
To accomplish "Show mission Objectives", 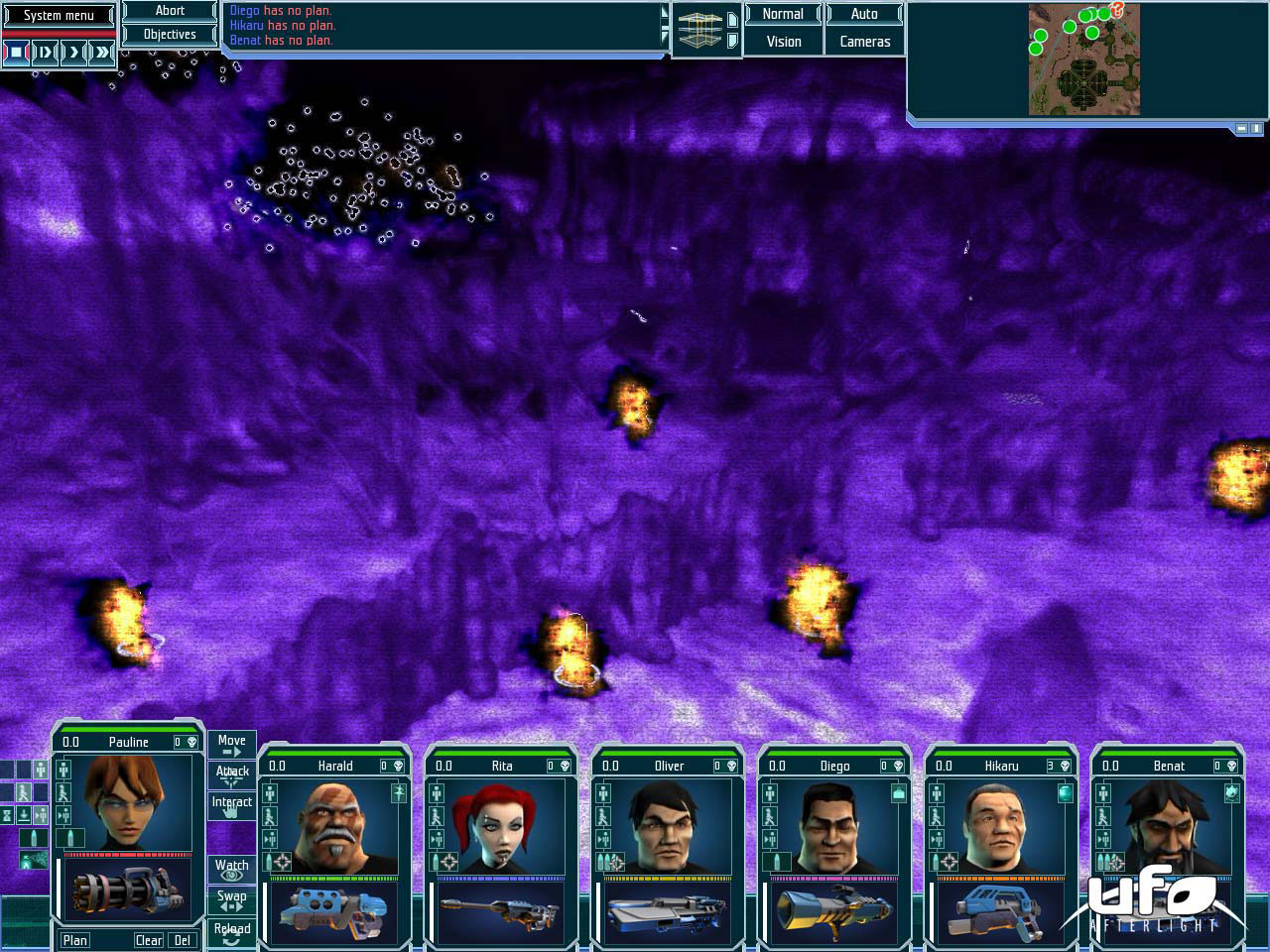I will pos(170,34).
